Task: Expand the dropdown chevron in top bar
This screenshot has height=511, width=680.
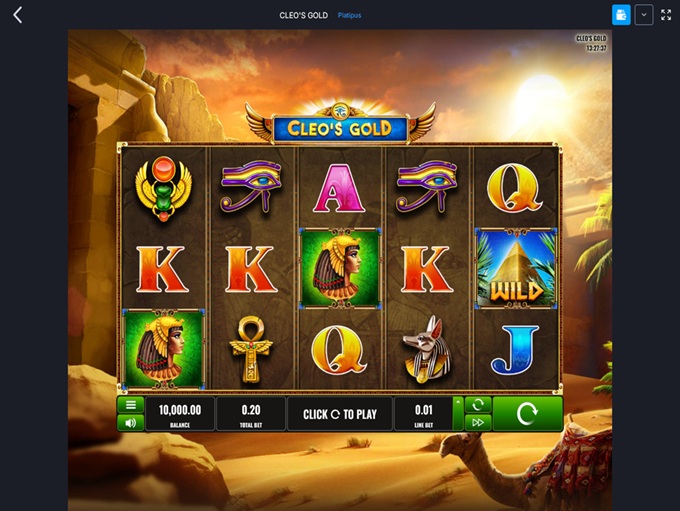Action: [644, 15]
